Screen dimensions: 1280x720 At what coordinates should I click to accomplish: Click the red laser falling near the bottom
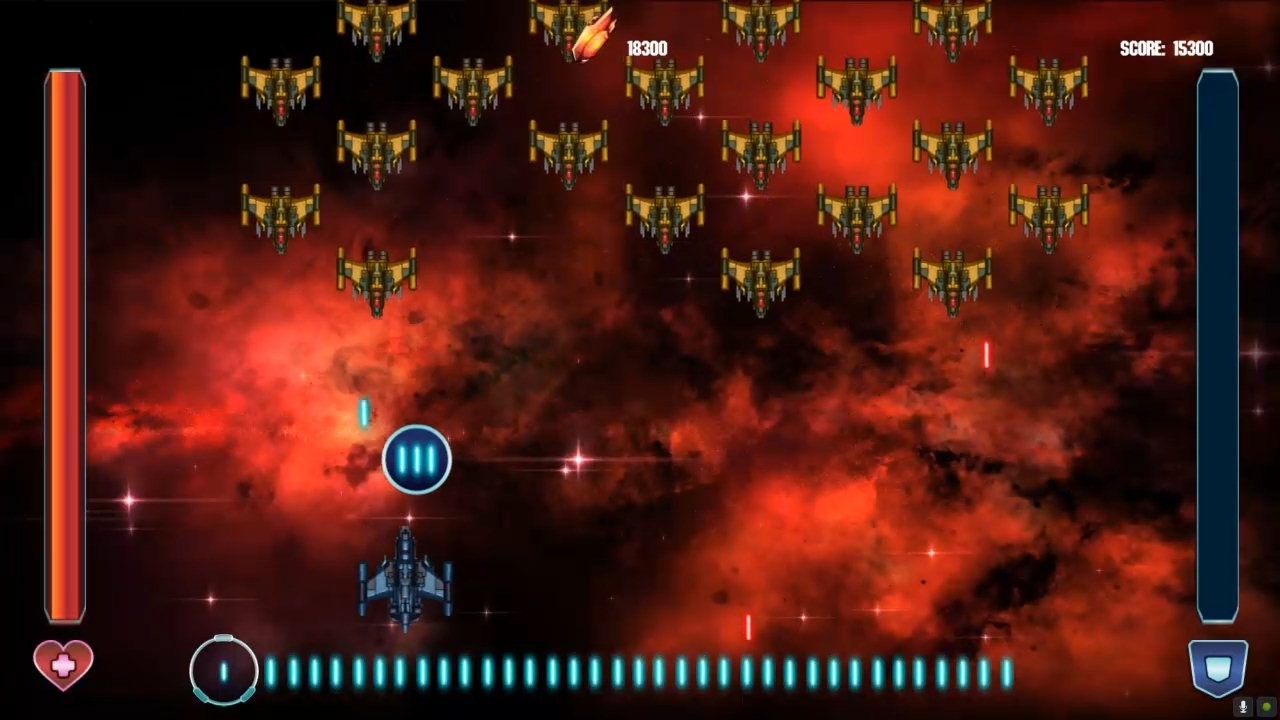pos(746,627)
